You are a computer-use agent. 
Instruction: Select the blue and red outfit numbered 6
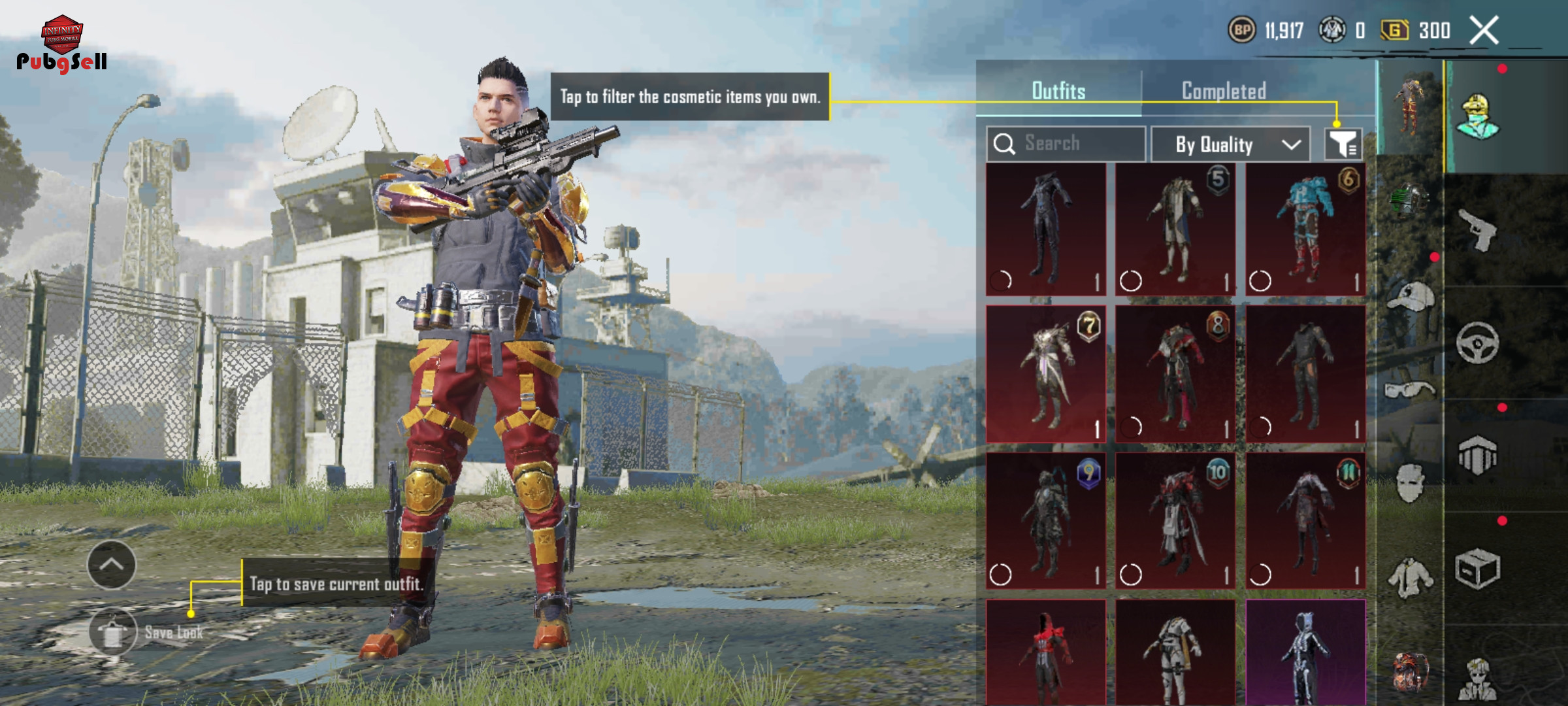point(1305,229)
